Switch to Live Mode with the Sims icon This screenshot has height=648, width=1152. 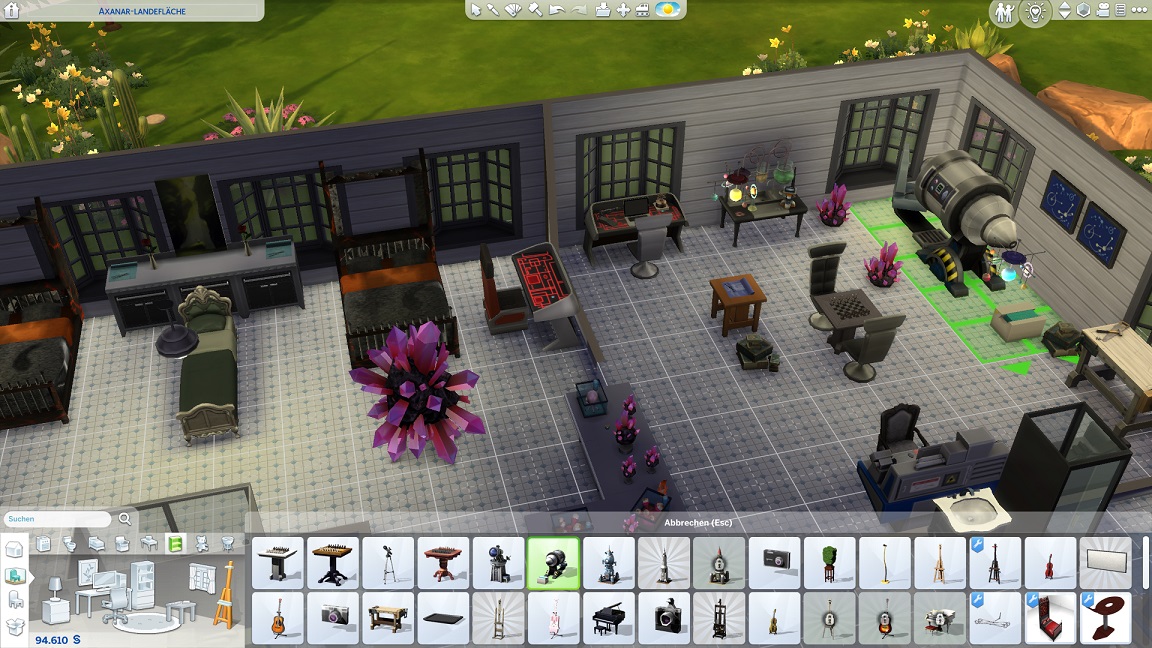click(1005, 12)
